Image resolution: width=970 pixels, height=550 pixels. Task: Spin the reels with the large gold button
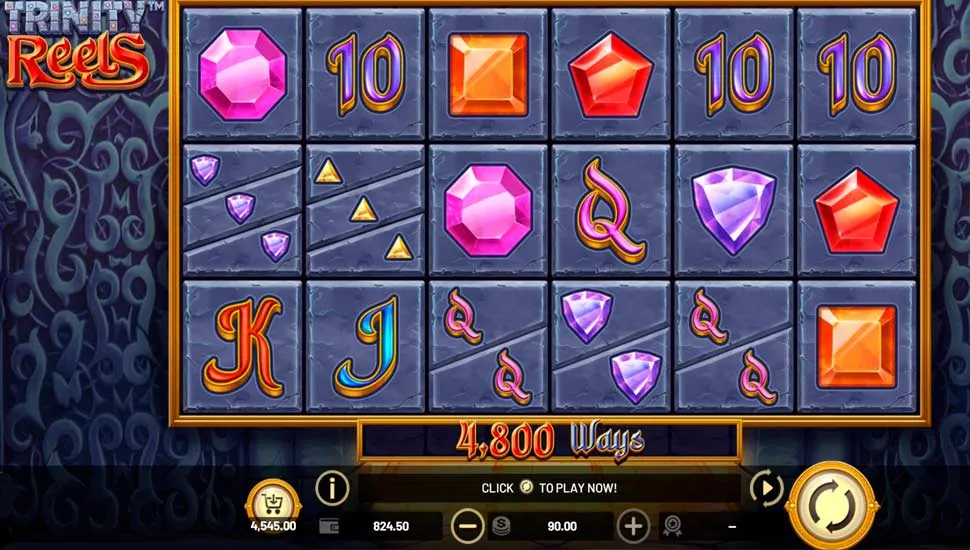pos(831,504)
